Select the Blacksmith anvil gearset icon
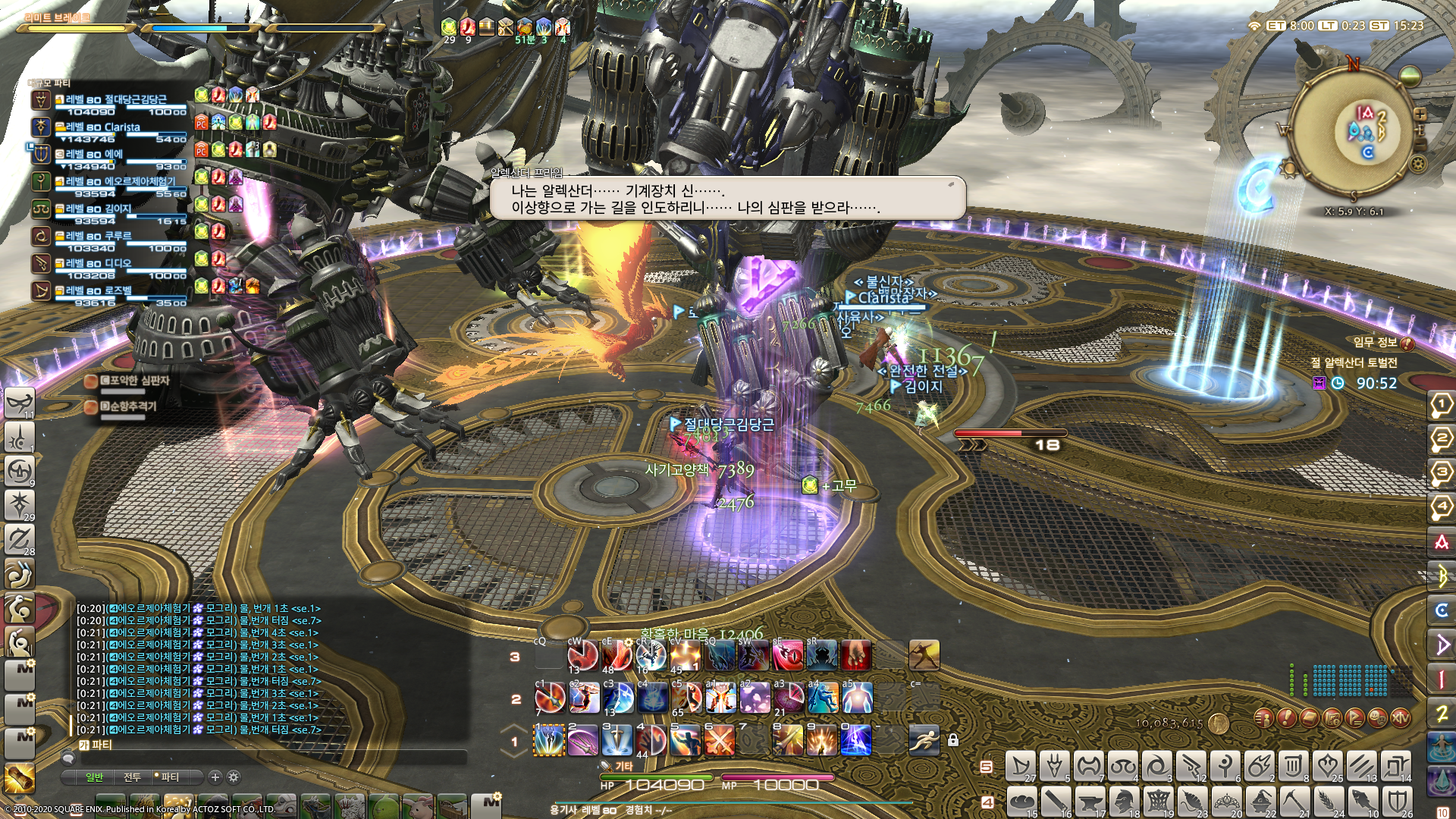1456x819 pixels. pos(1092,801)
